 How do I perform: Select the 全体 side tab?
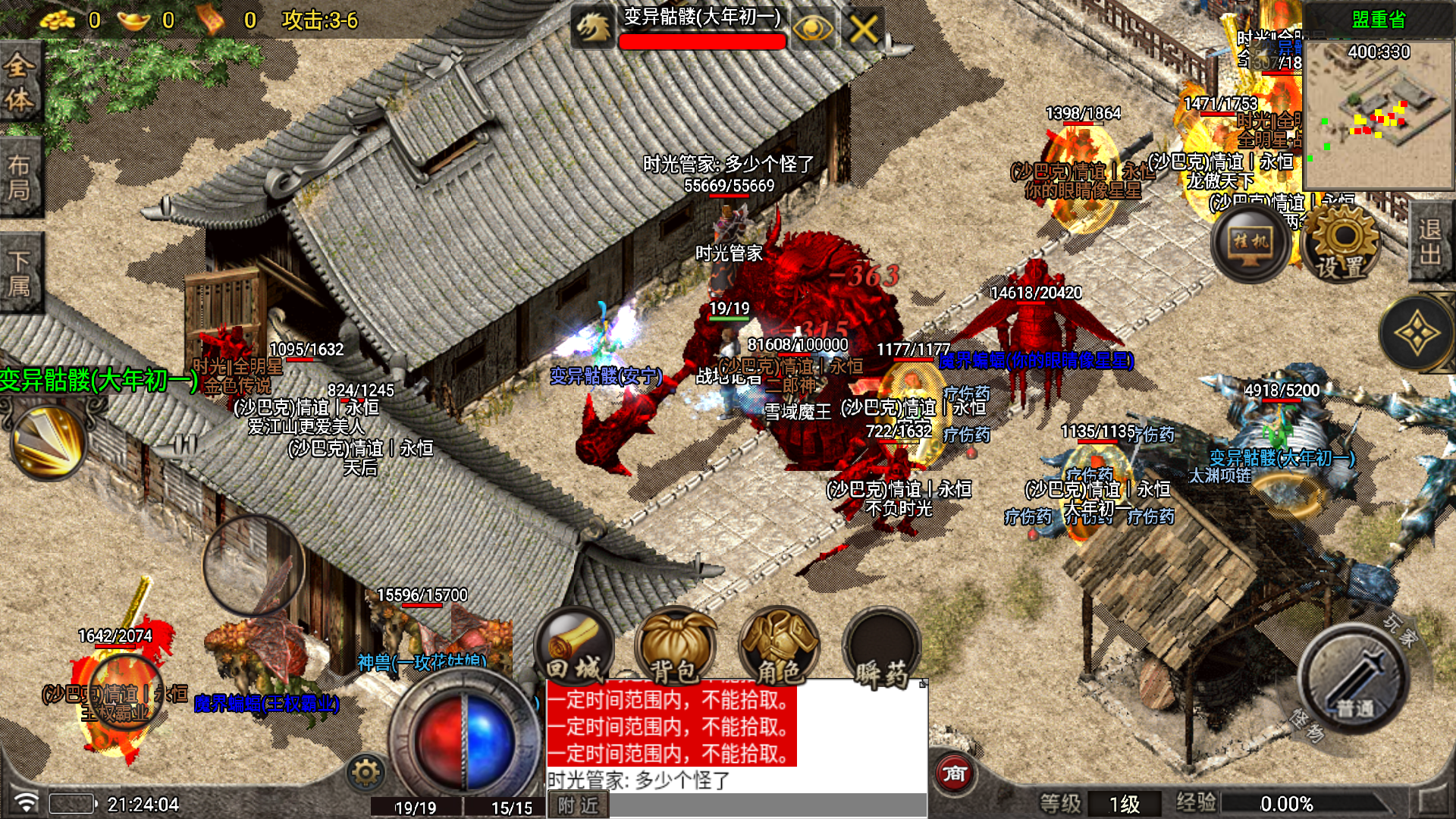click(20, 82)
